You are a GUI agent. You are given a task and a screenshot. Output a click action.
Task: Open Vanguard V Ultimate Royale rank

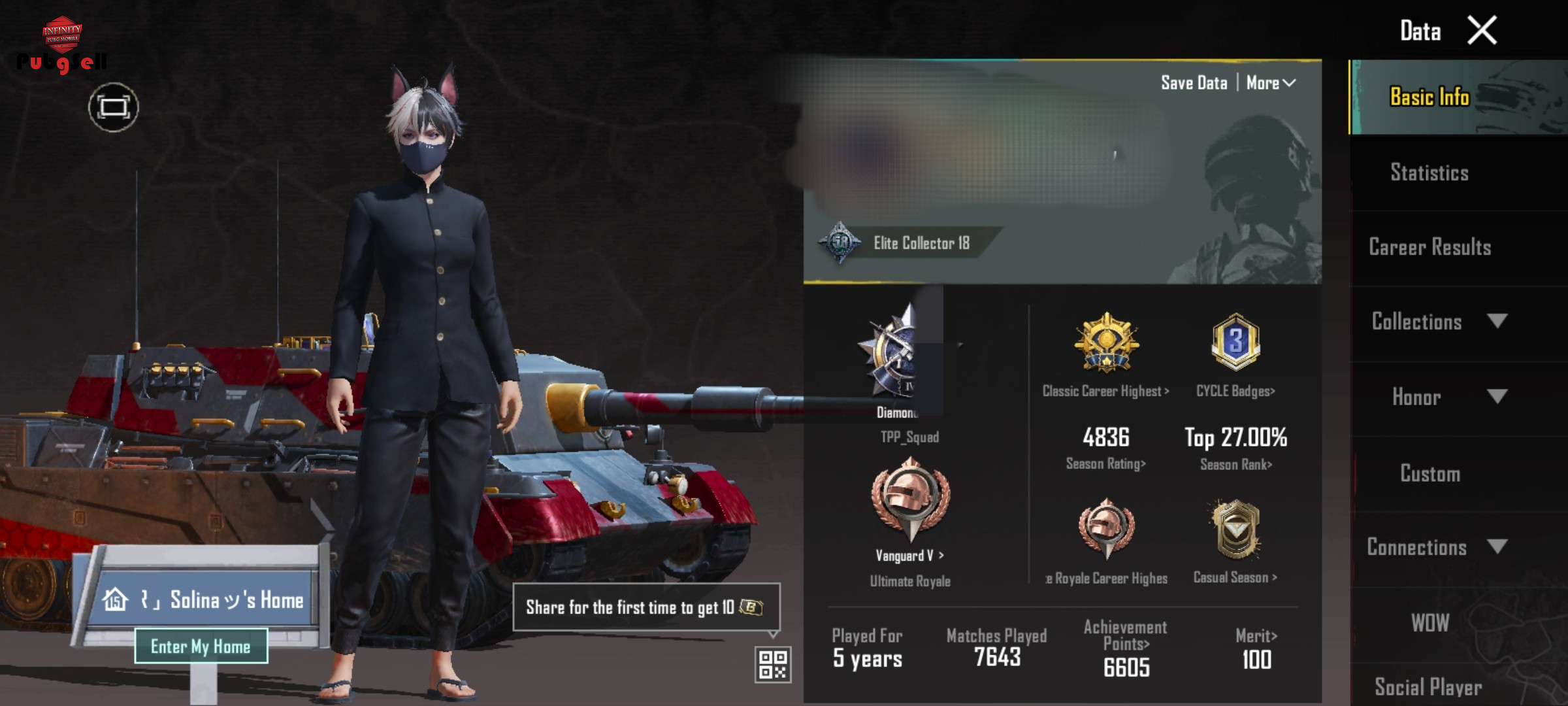[x=910, y=516]
